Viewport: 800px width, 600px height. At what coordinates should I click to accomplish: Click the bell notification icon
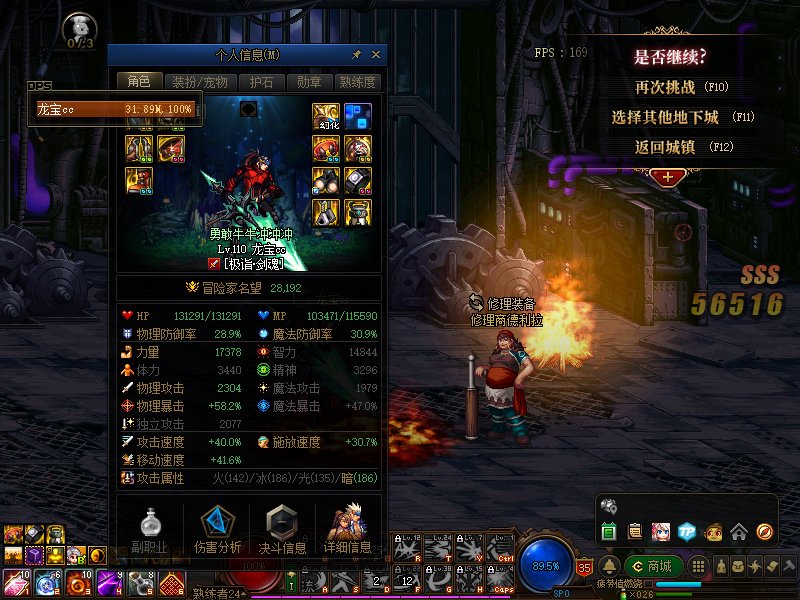coord(609,567)
